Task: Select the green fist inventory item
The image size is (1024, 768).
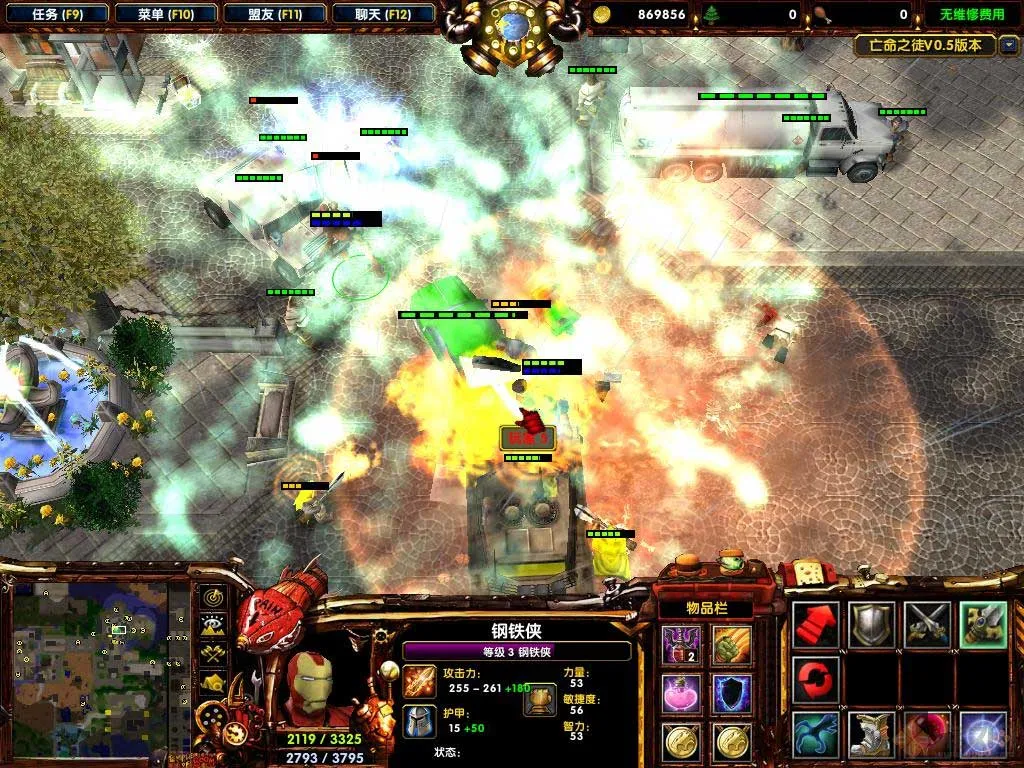Action: (732, 643)
